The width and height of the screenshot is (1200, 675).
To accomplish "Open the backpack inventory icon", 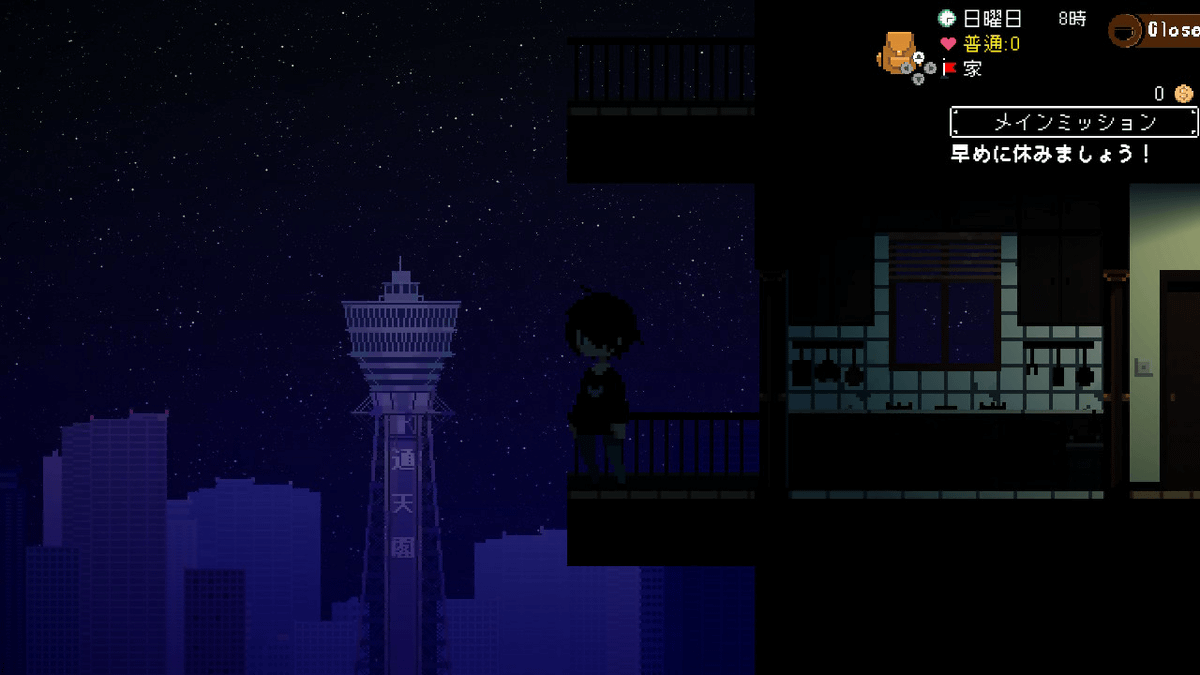I will pyautogui.click(x=896, y=51).
